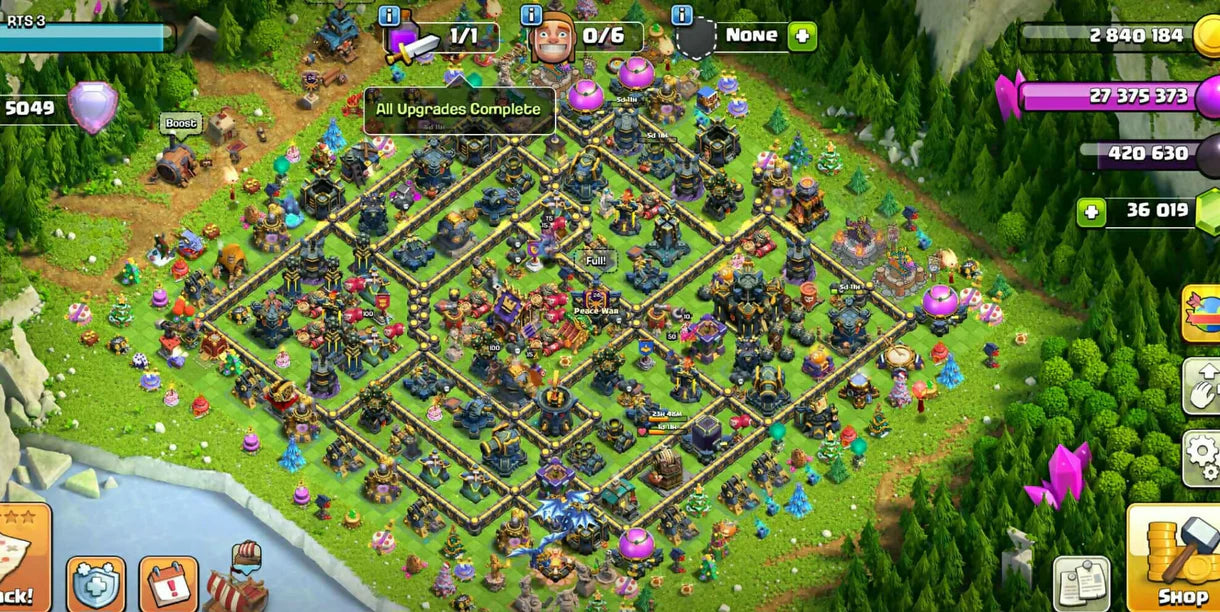Viewport: 1220px width, 612px height.
Task: Tap the Boost label above the cart
Action: (x=181, y=123)
